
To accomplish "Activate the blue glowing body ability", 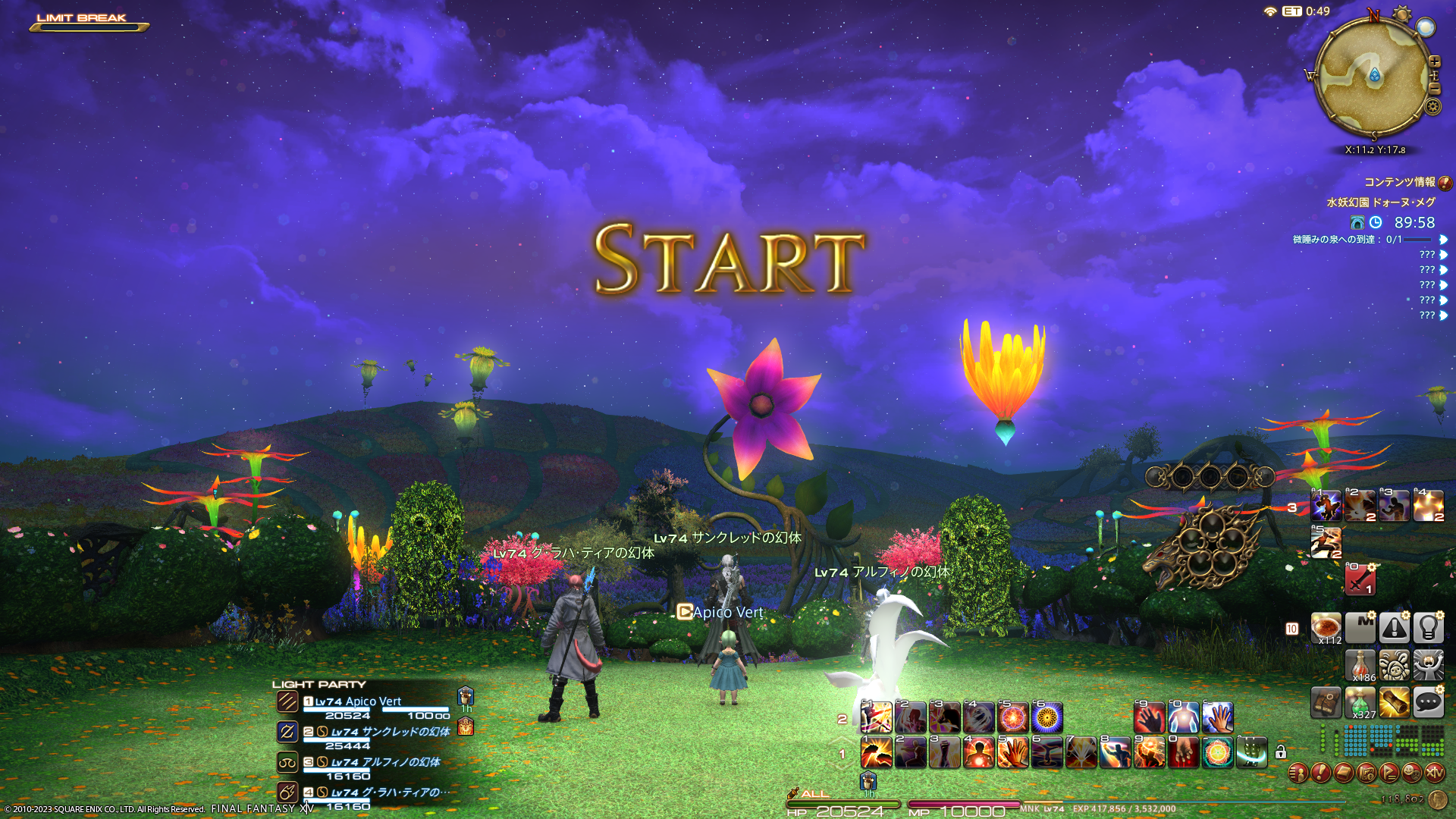I will click(x=1183, y=717).
